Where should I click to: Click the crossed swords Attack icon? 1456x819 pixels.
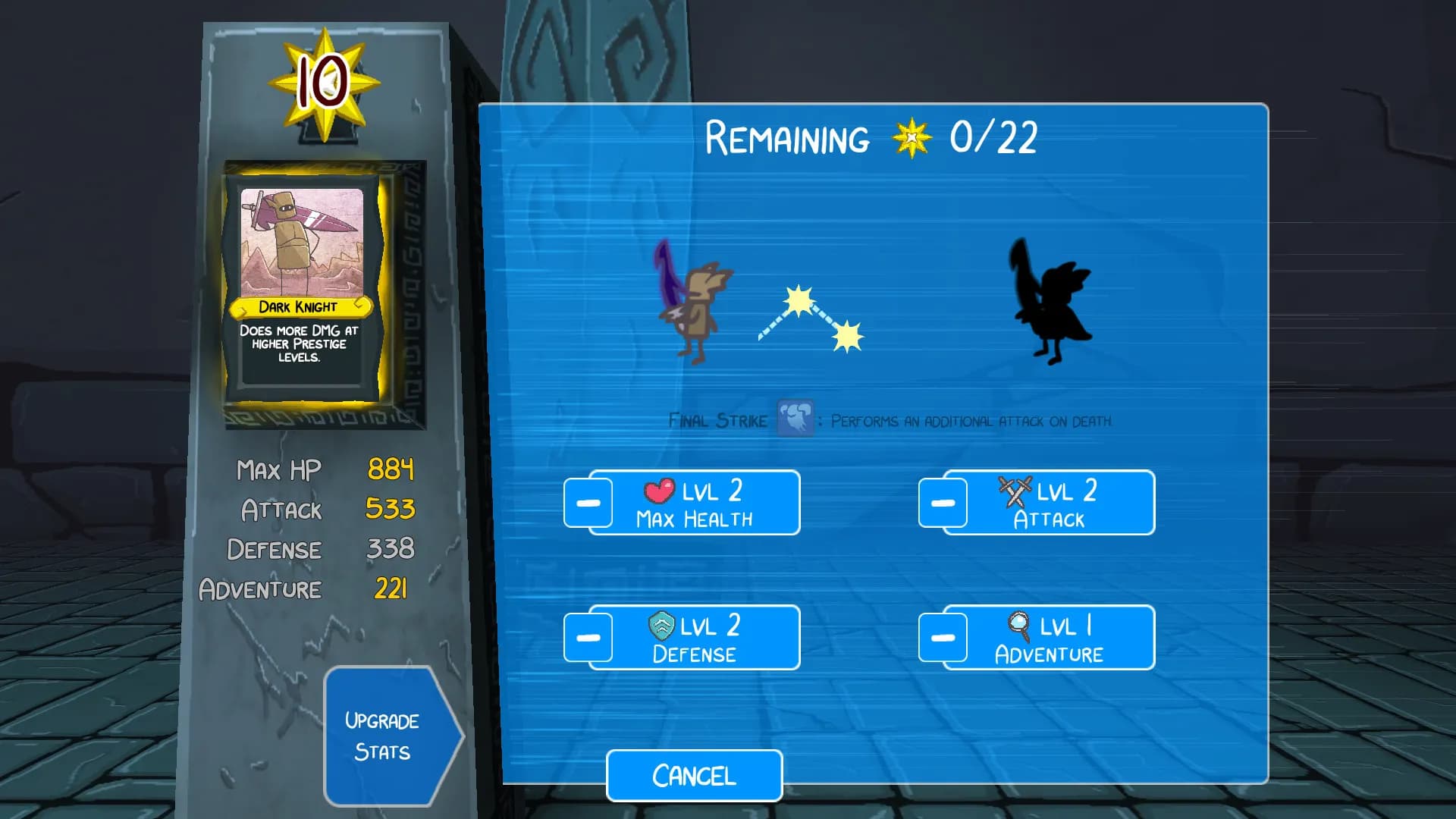1015,491
